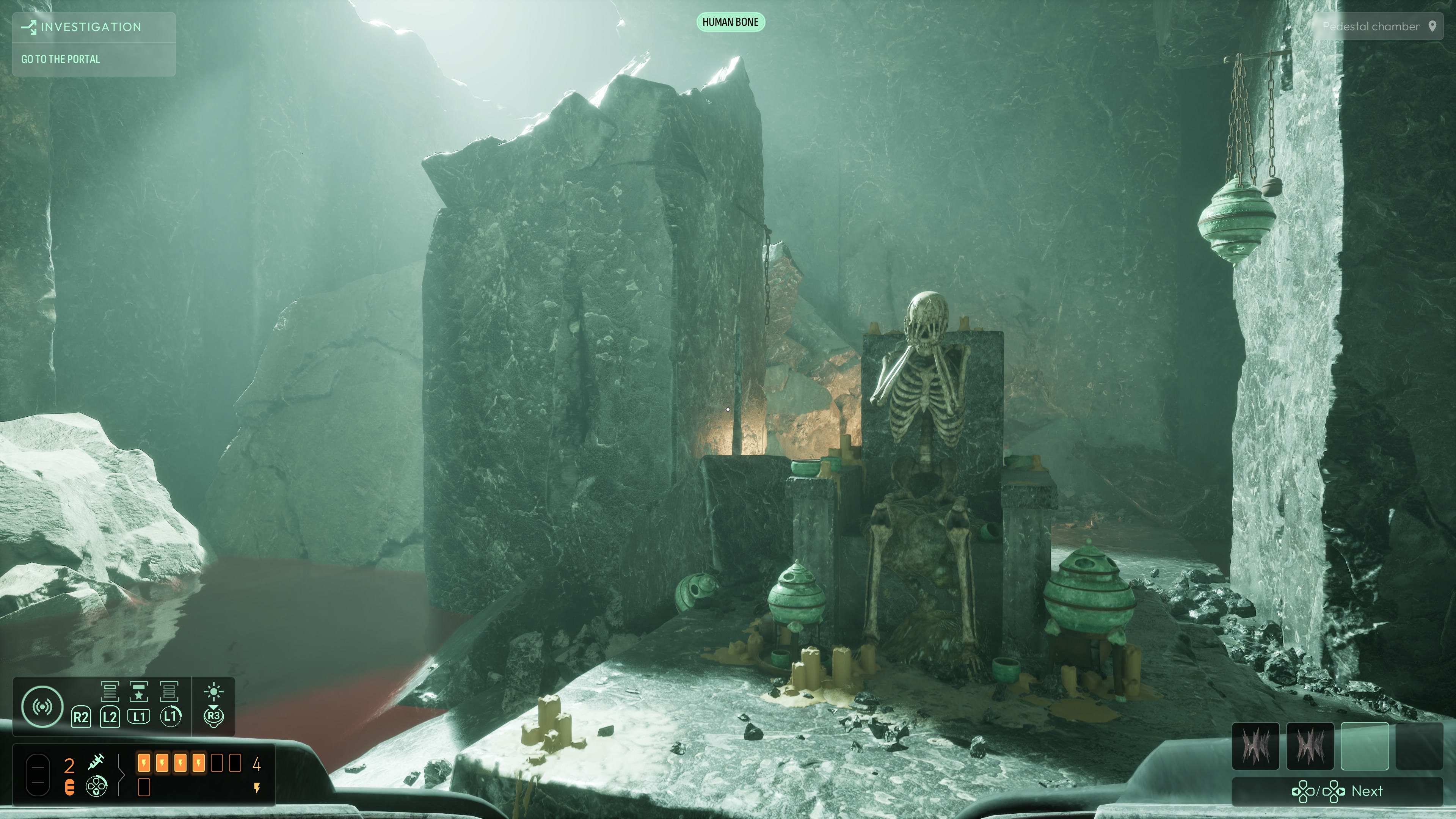This screenshot has height=819, width=1456.
Task: Select the d-pad gadget wheel icon
Action: coord(97,787)
